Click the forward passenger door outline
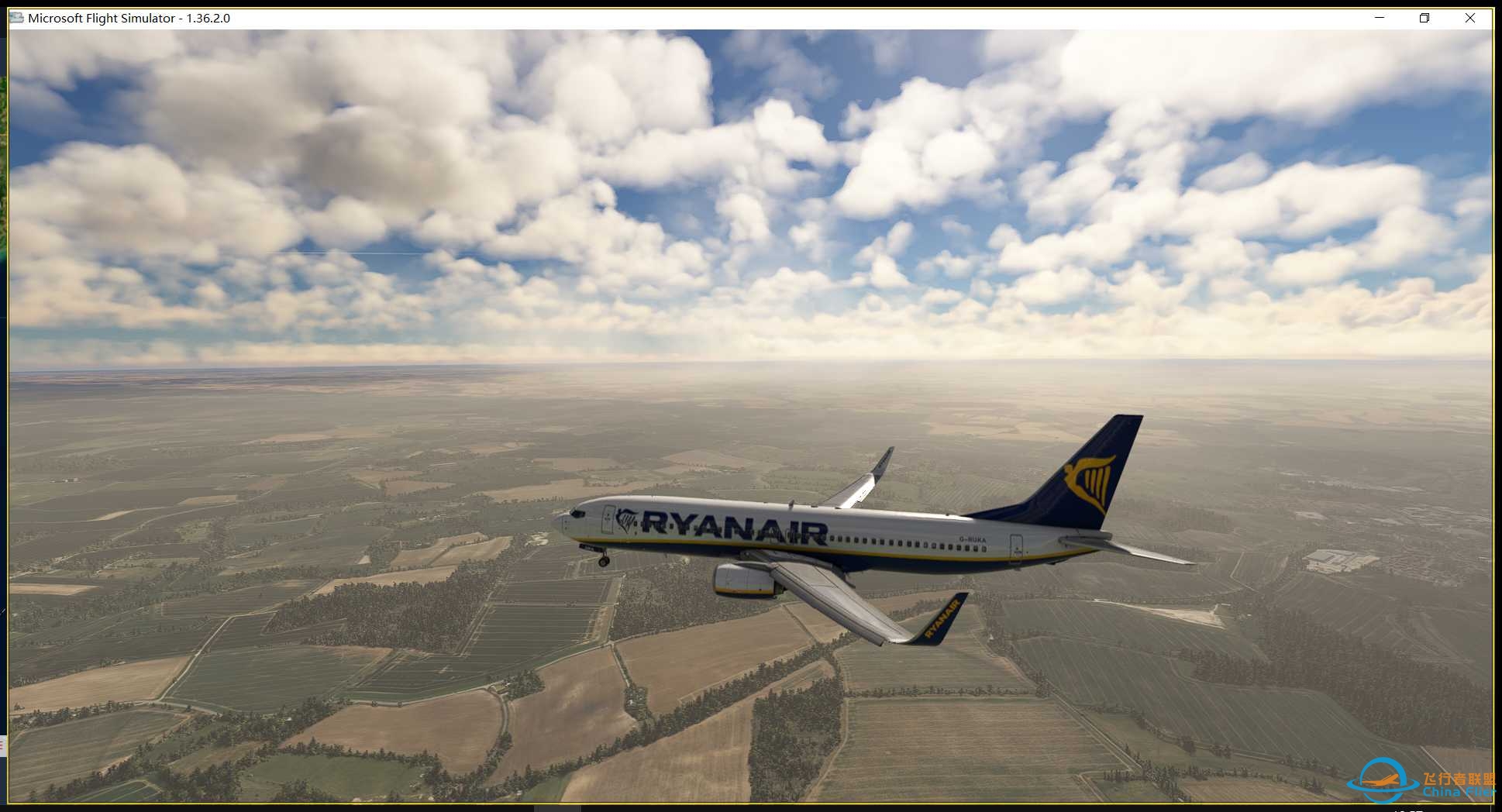Screen dimensions: 1502x812 (608, 521)
